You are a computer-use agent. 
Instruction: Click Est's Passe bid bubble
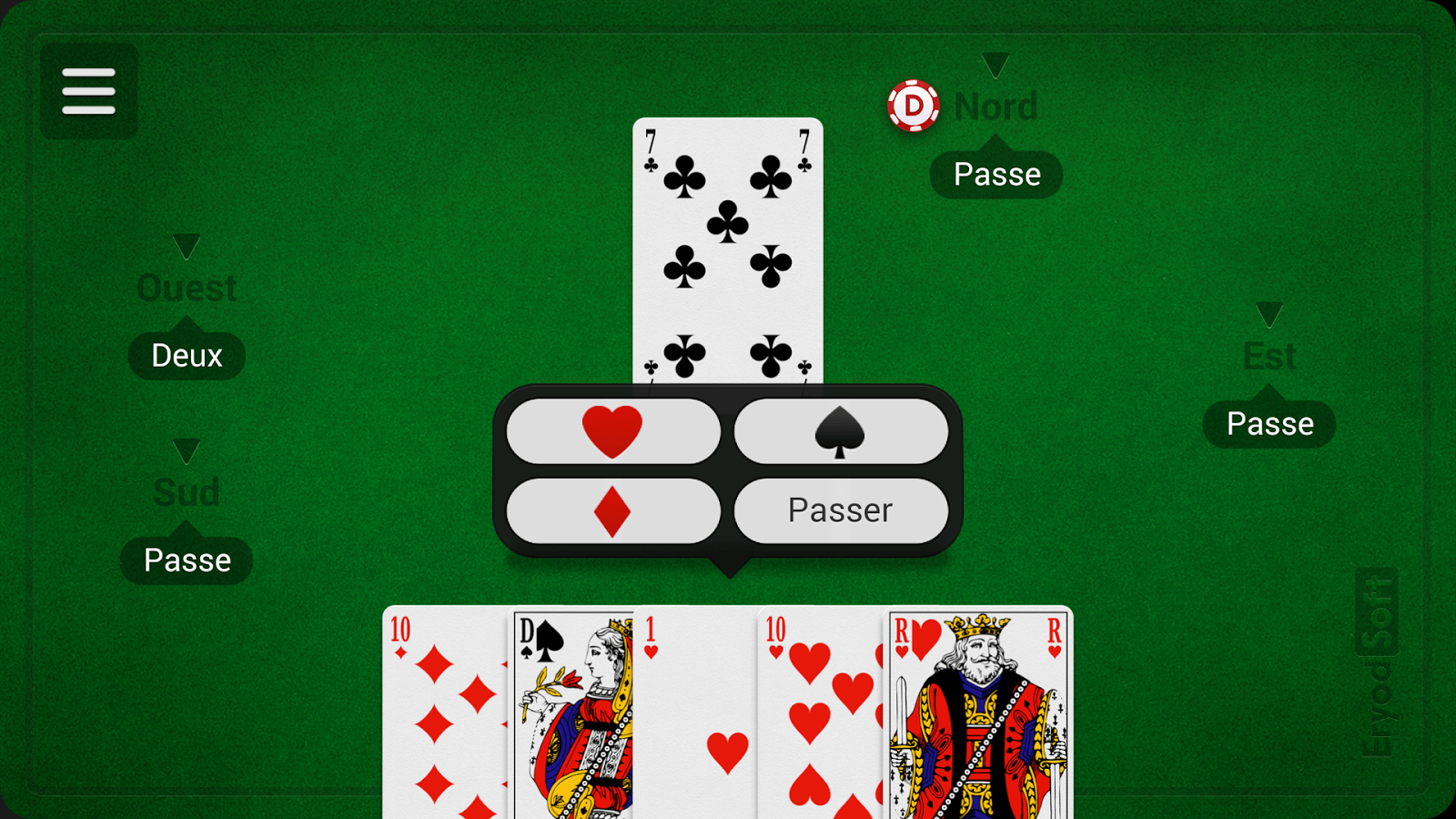pyautogui.click(x=1269, y=422)
